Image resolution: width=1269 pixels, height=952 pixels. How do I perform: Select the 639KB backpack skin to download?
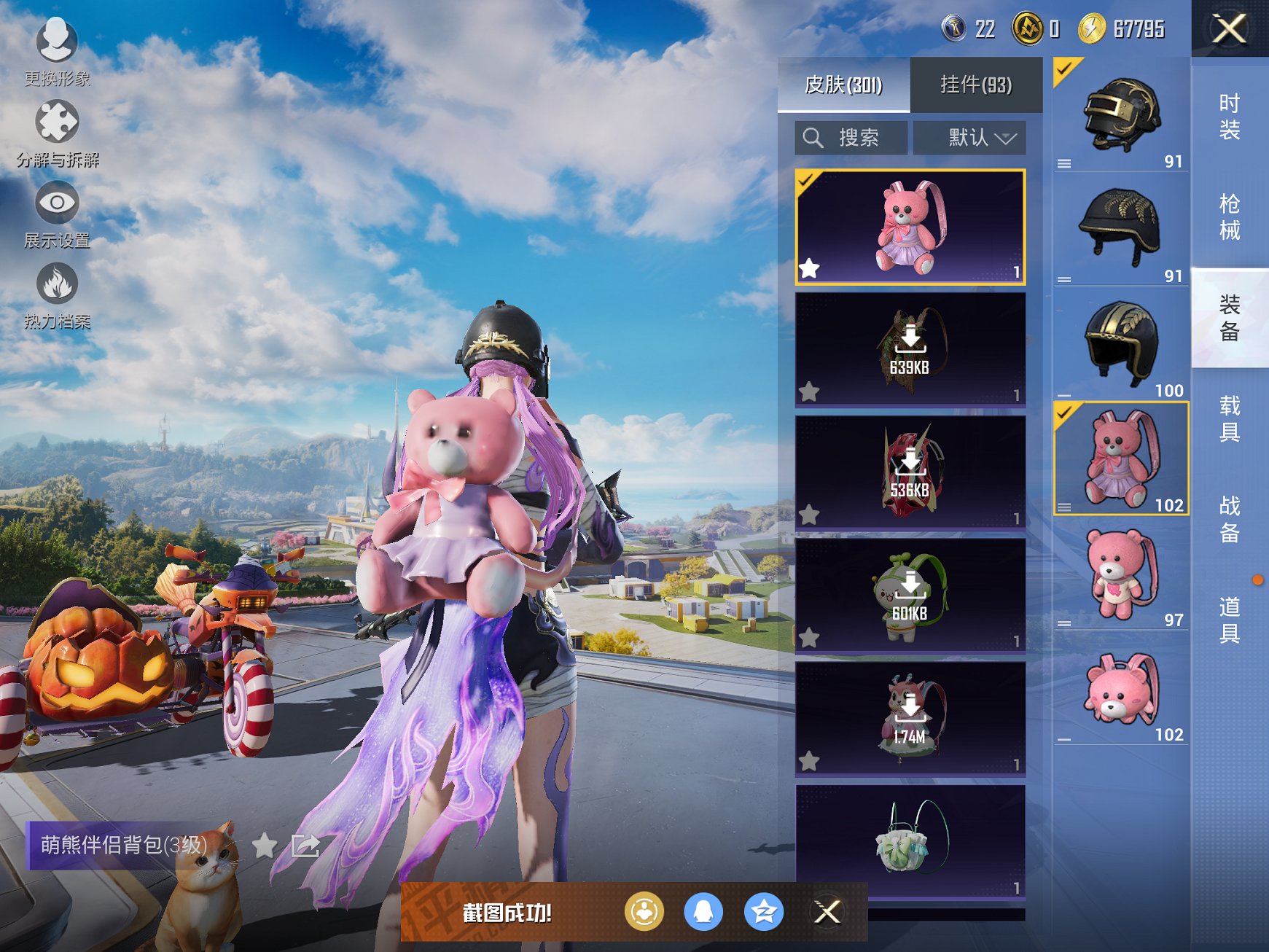910,349
